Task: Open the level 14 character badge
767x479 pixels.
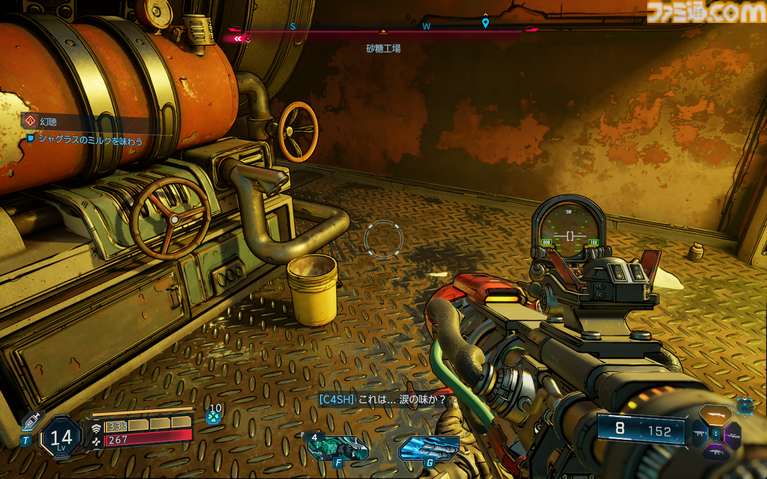Action: 61,437
